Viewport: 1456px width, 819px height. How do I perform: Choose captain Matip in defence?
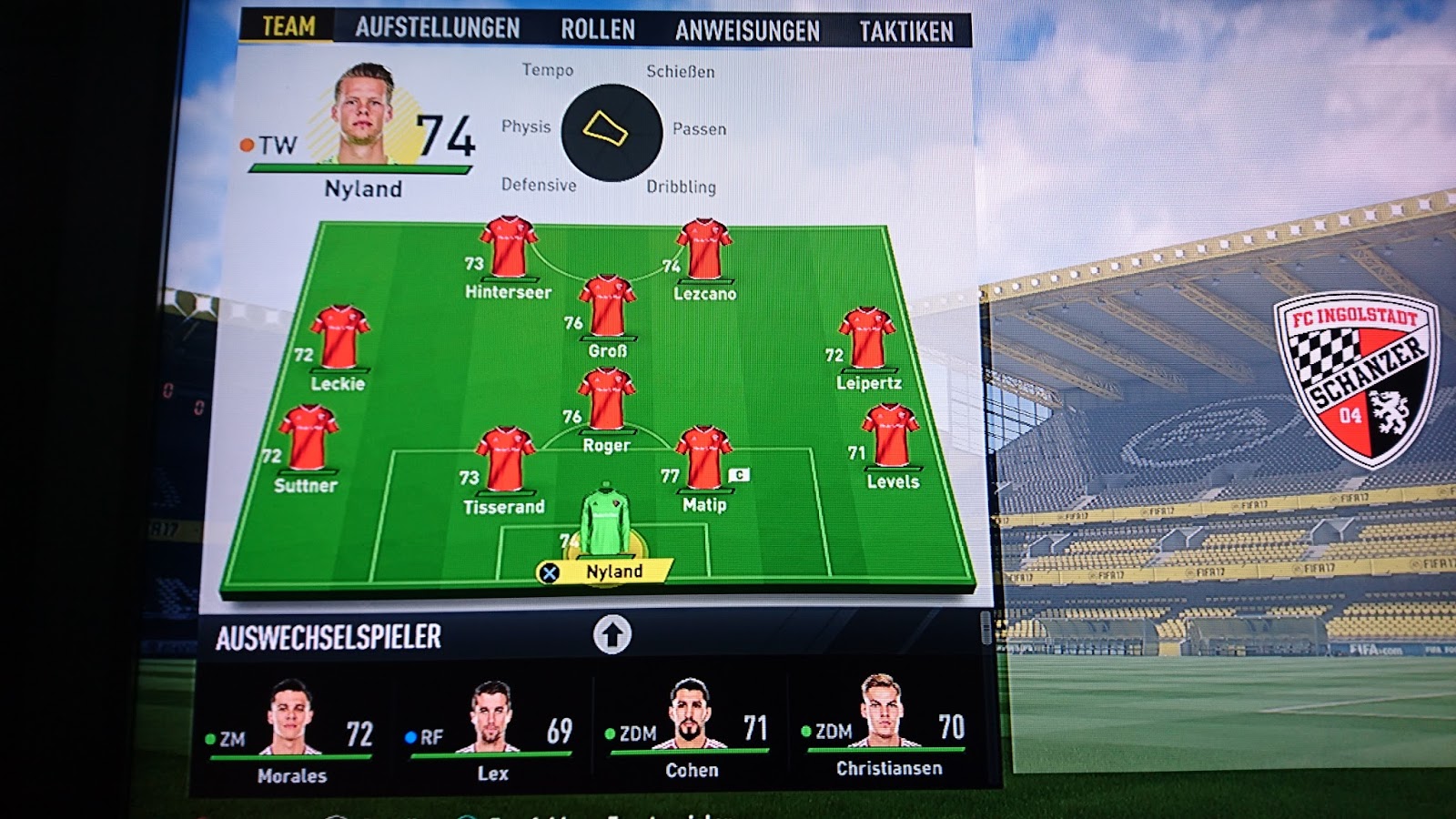tap(703, 460)
